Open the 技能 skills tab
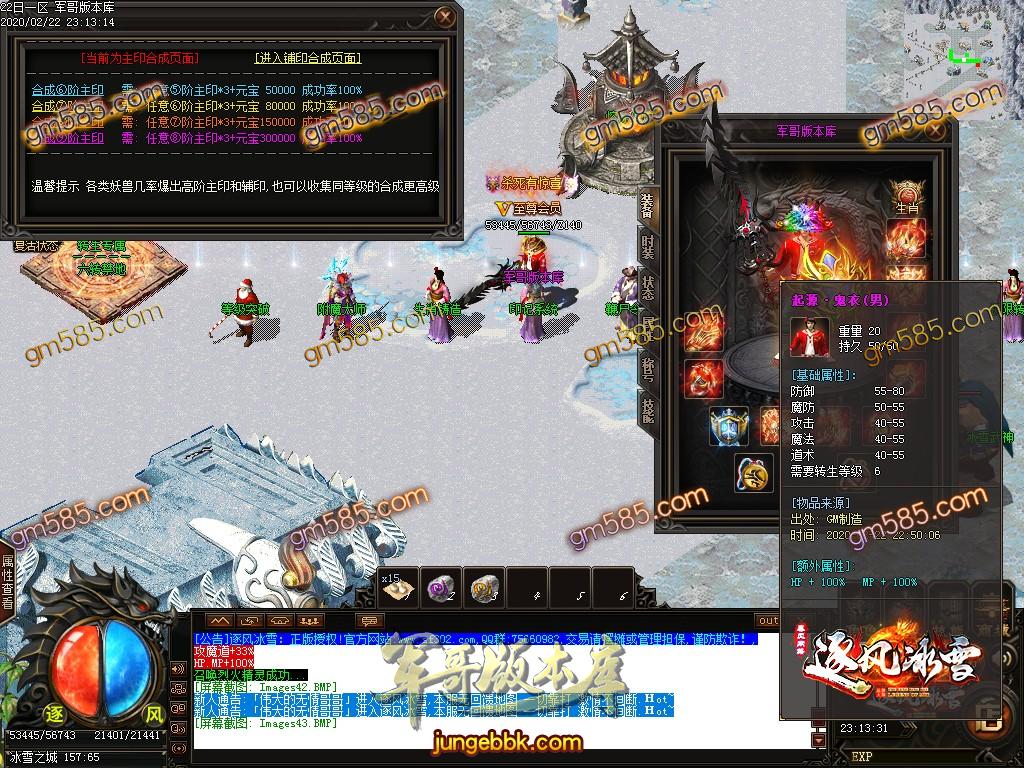Screen dimensions: 1024x768 647,406
